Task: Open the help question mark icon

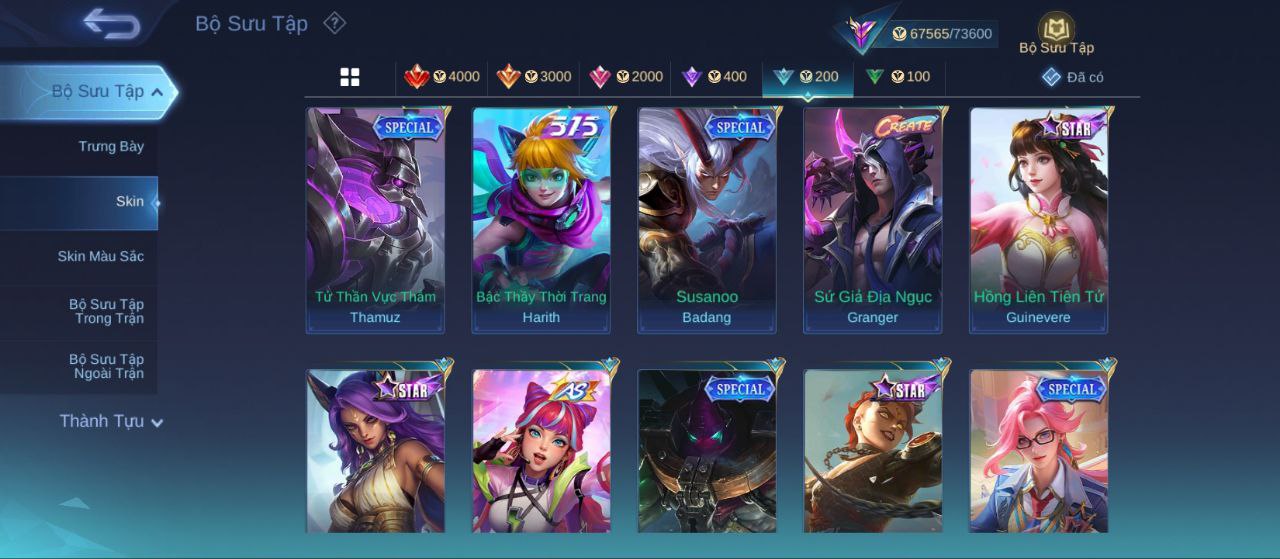Action: 335,23
